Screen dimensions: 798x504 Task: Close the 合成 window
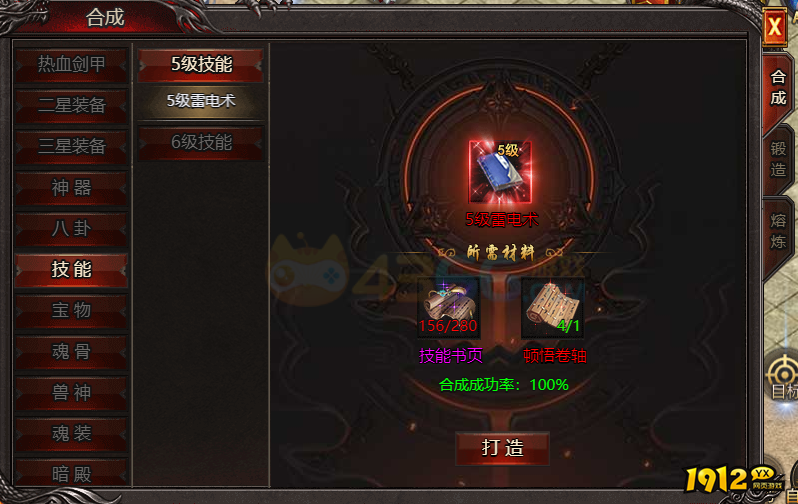pos(774,28)
